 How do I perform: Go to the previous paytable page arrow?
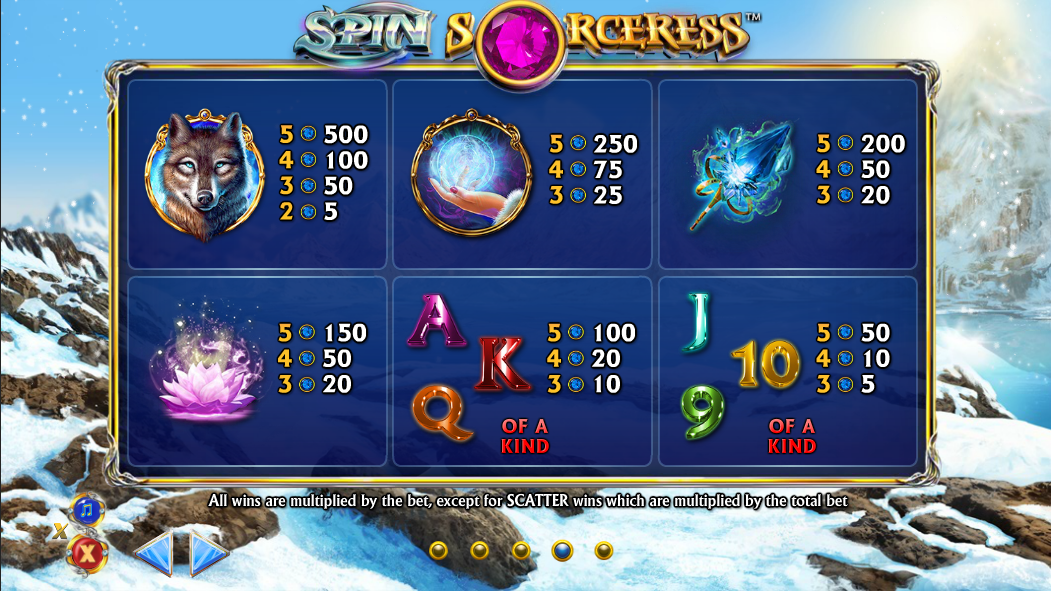coord(155,553)
